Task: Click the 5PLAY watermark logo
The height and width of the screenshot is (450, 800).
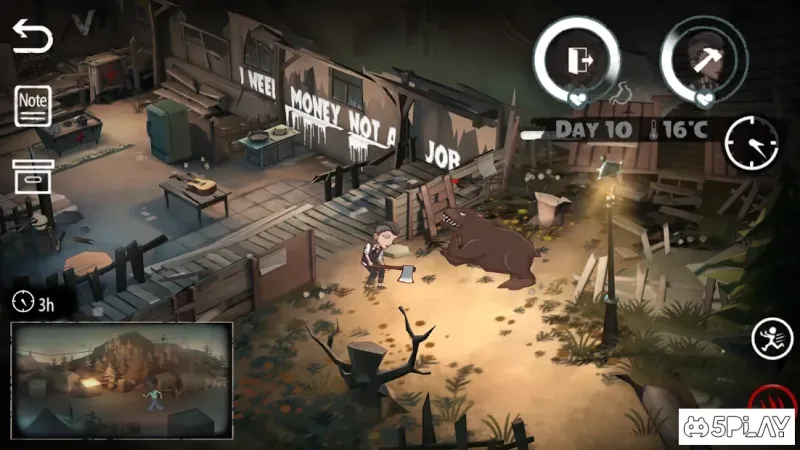Action: coord(737,428)
